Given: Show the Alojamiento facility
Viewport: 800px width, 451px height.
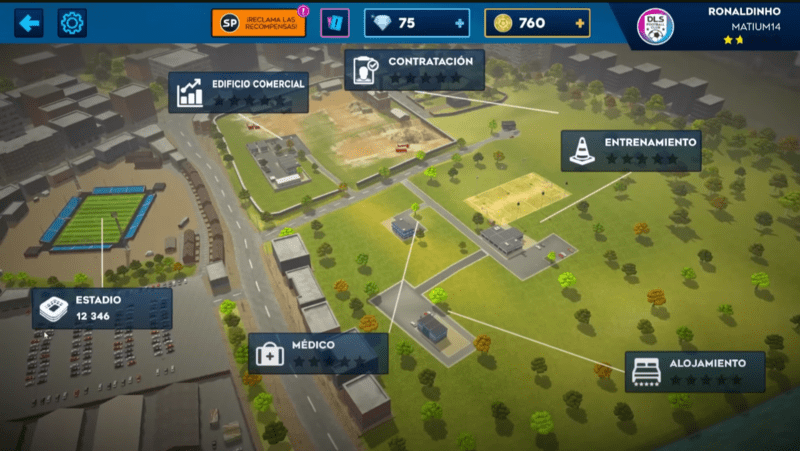Looking at the screenshot, I should [694, 371].
